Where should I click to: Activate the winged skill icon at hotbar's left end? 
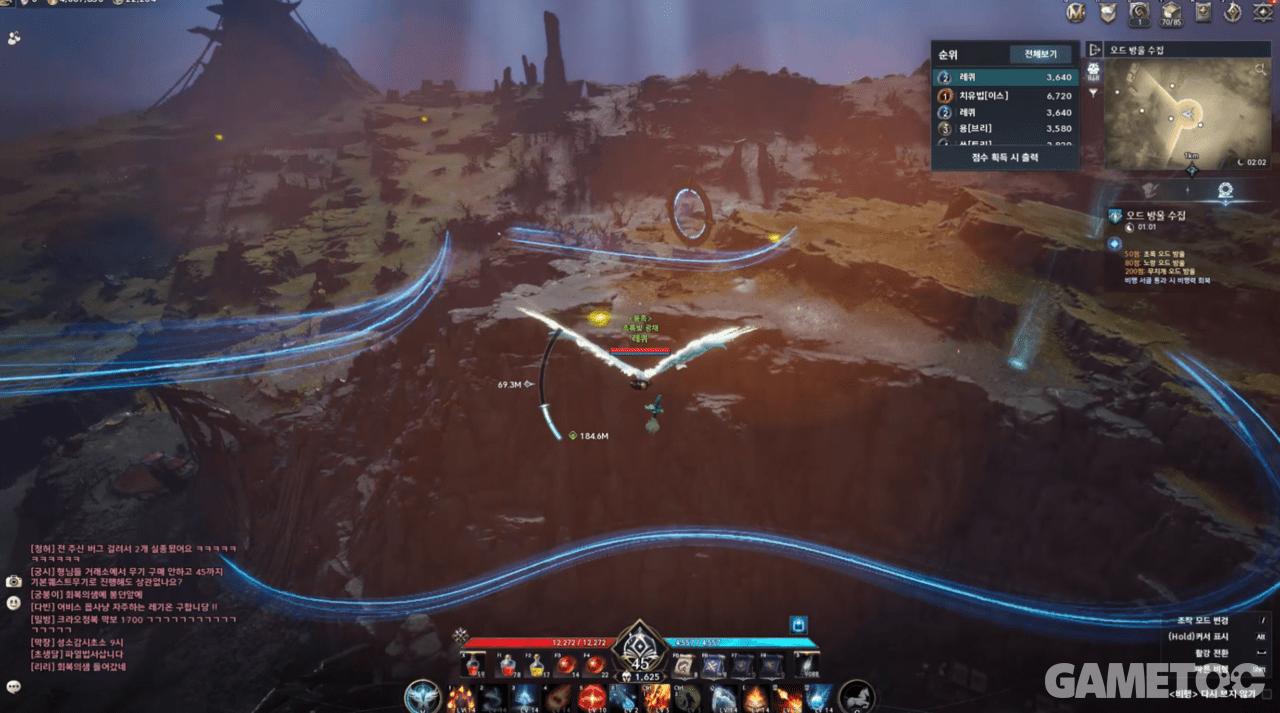point(423,697)
